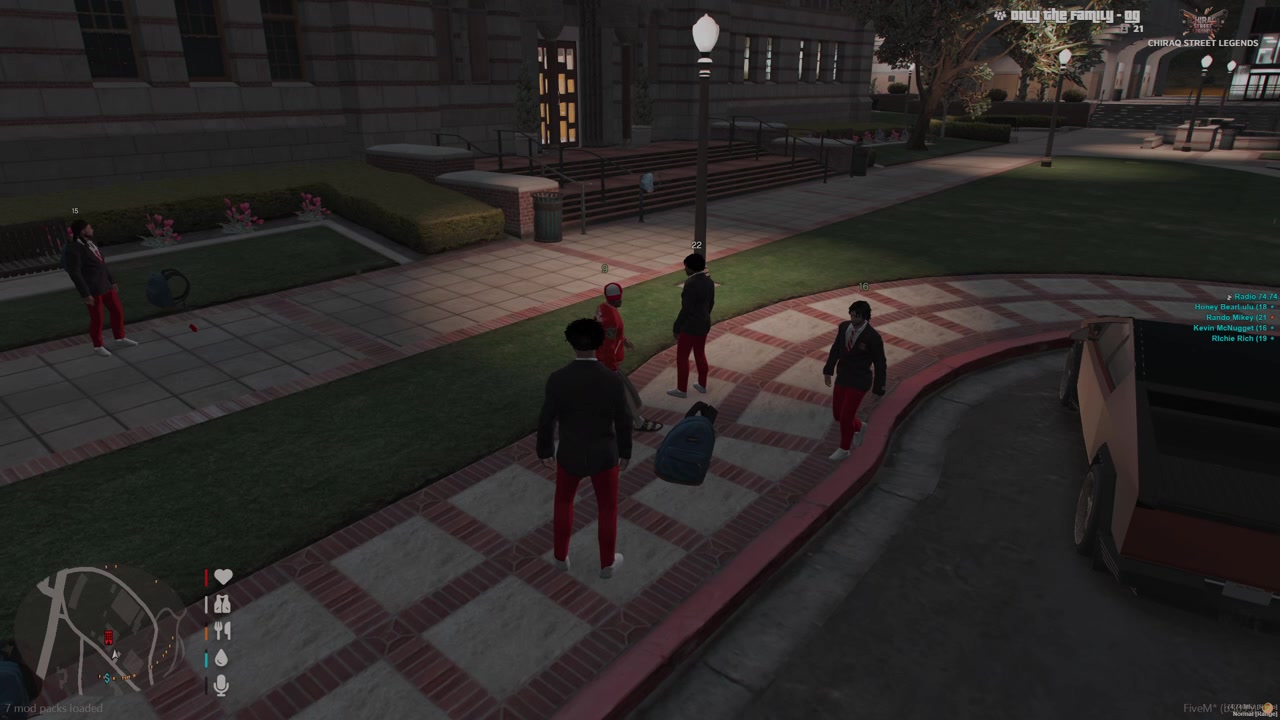Select the water drop thirst icon

click(222, 658)
